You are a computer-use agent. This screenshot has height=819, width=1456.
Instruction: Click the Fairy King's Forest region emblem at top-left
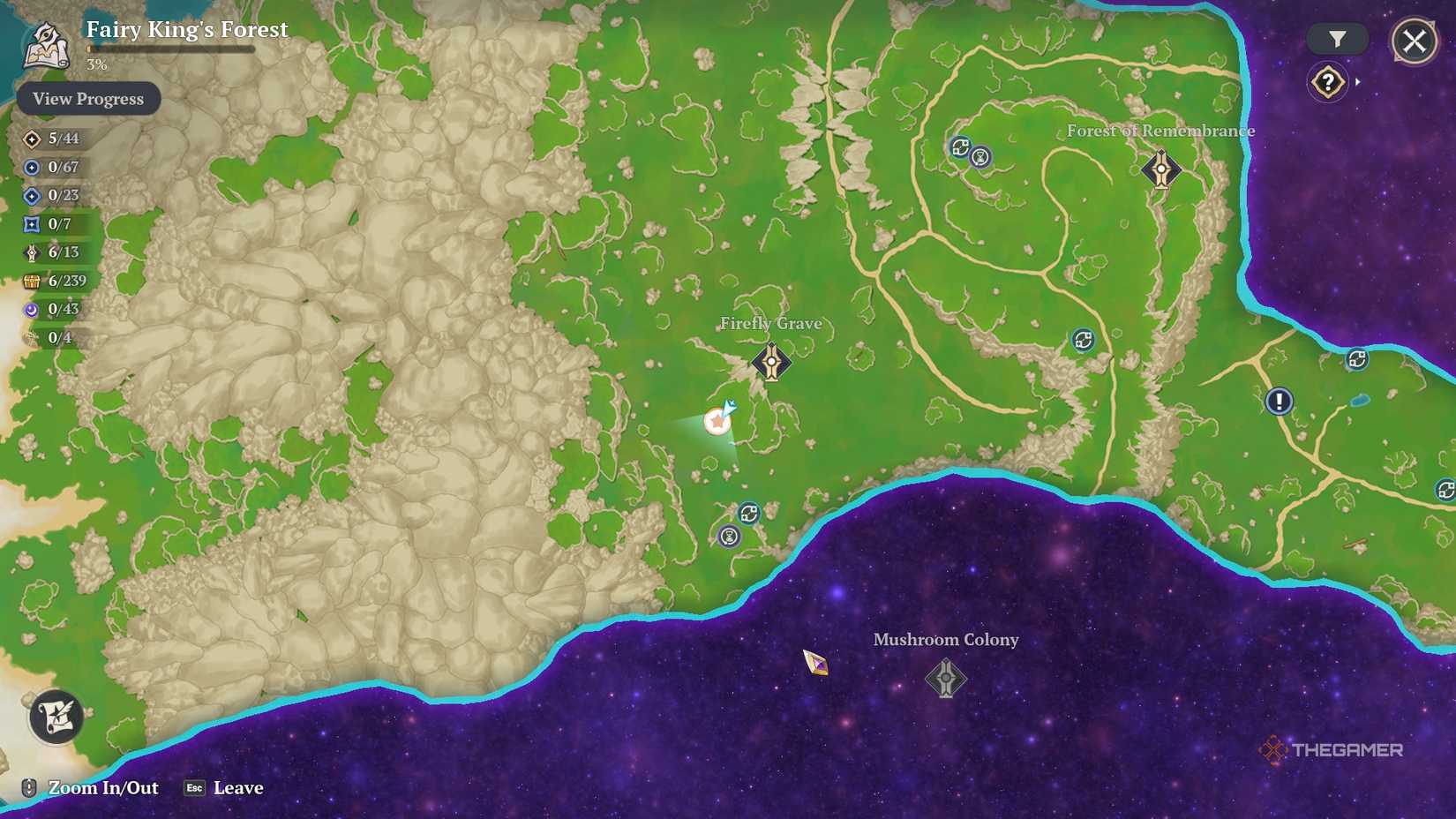[46, 42]
